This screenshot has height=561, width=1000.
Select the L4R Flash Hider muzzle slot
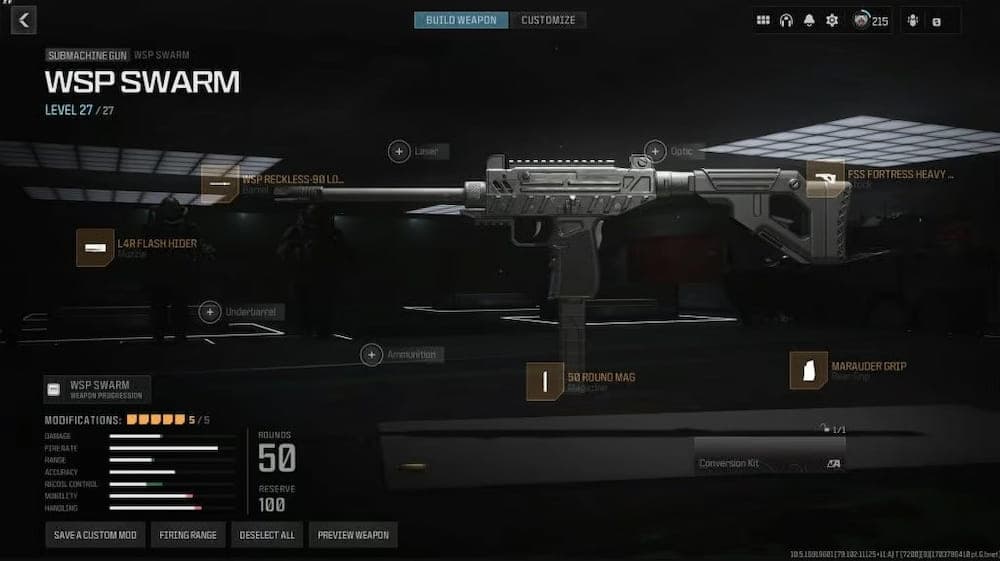(95, 247)
